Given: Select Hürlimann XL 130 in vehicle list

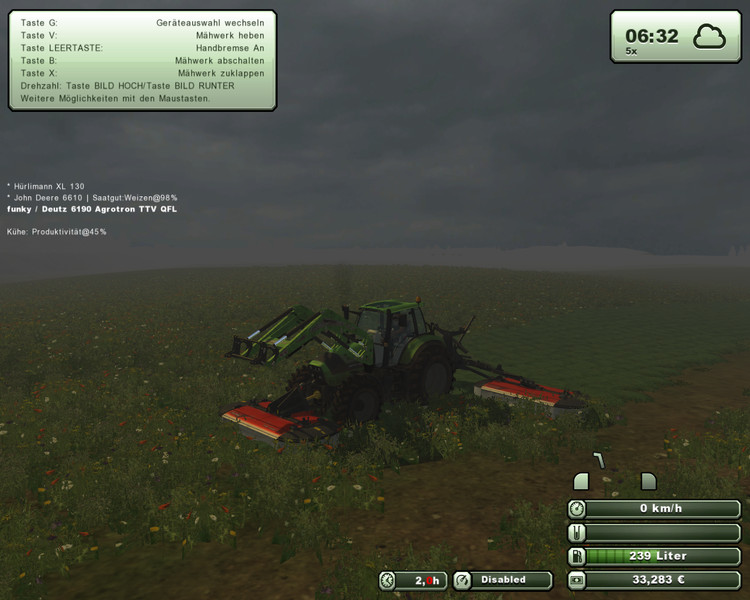Looking at the screenshot, I should (x=49, y=186).
